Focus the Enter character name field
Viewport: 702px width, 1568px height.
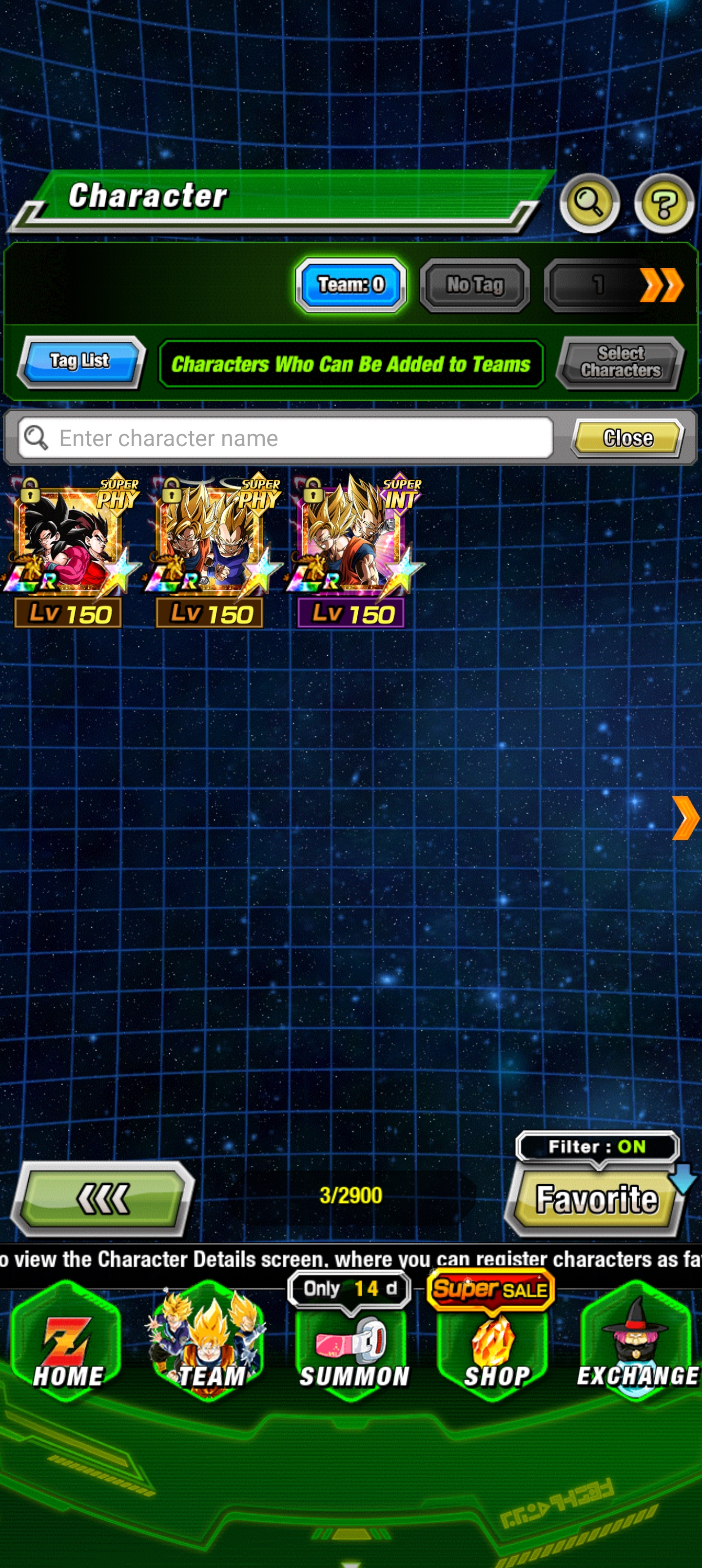click(286, 438)
